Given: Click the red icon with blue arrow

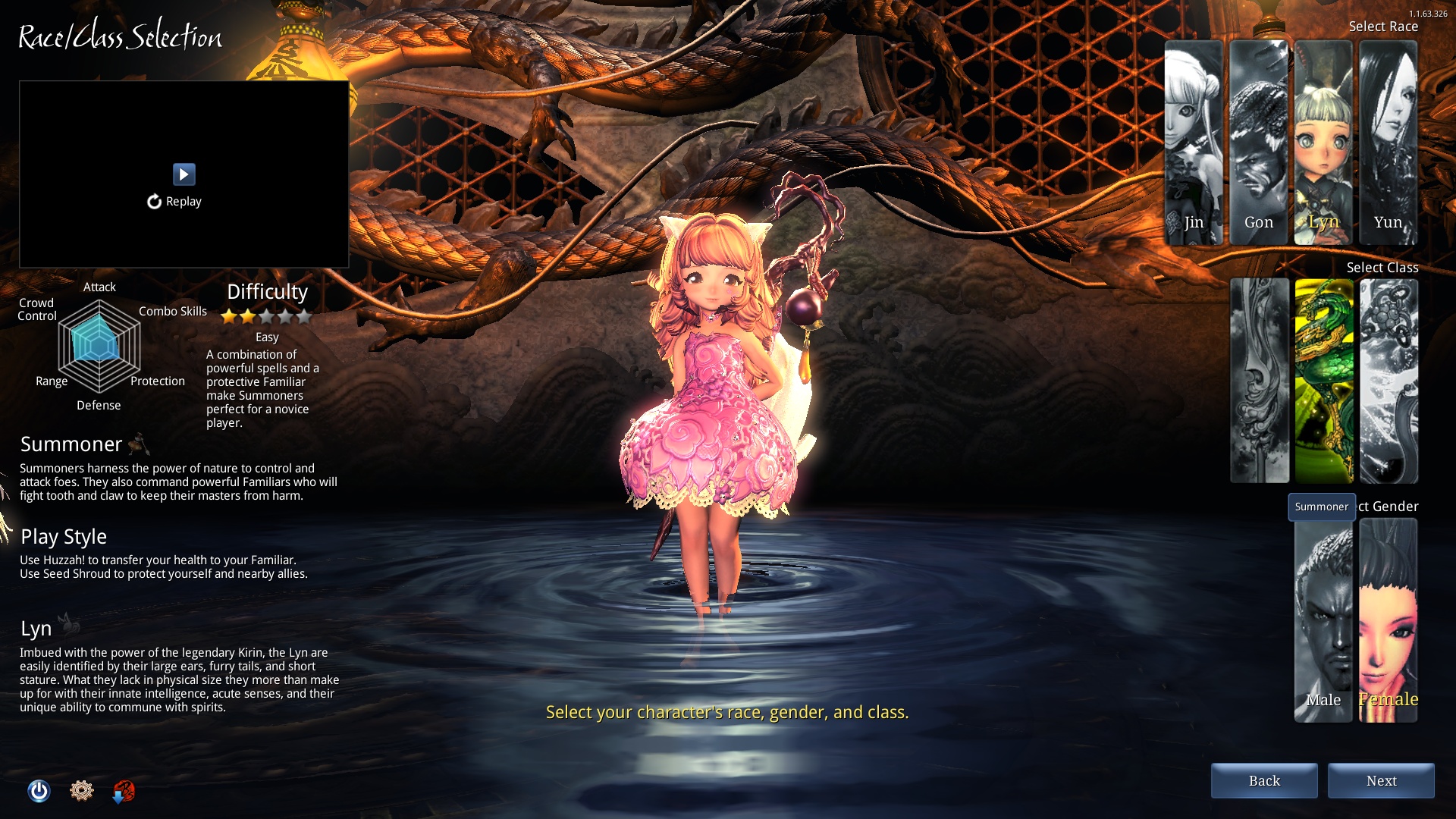Looking at the screenshot, I should pyautogui.click(x=124, y=792).
